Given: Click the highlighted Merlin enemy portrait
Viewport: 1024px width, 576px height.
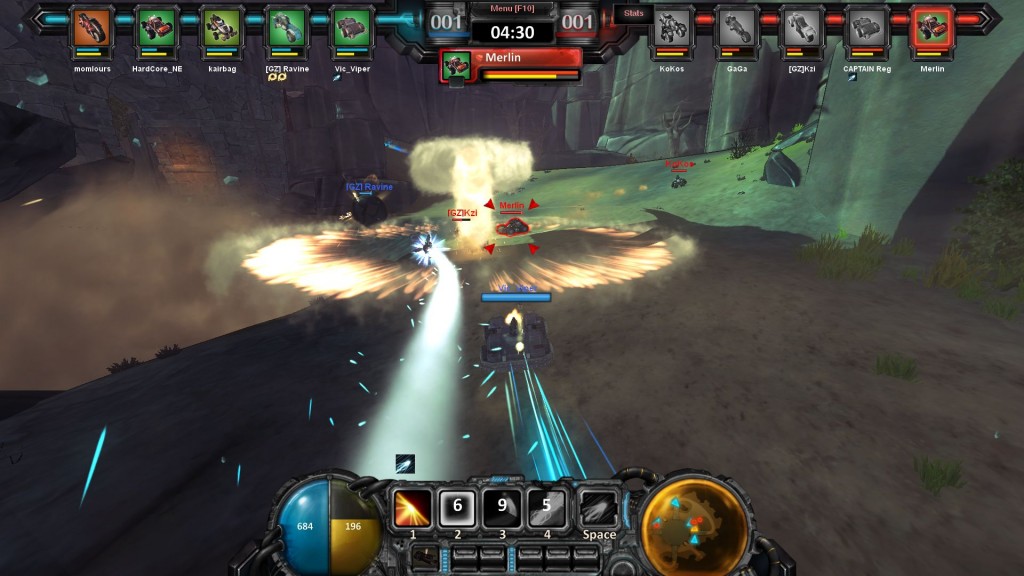Looking at the screenshot, I should (932, 27).
